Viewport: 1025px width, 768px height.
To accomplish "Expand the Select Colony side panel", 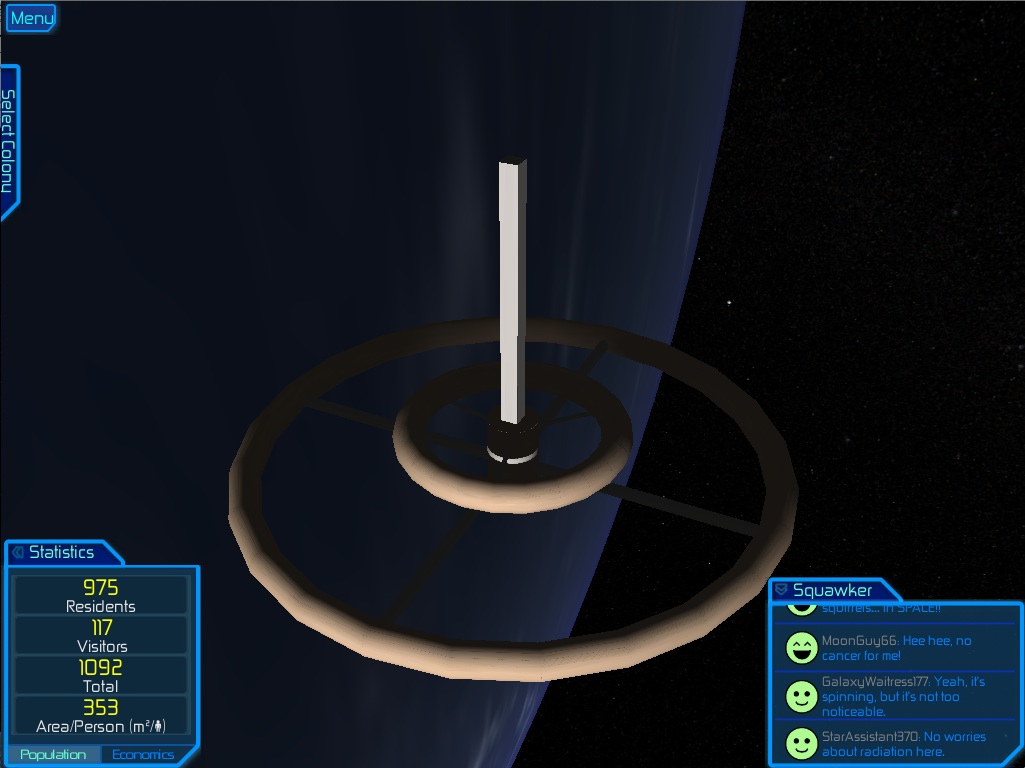I will (x=8, y=142).
